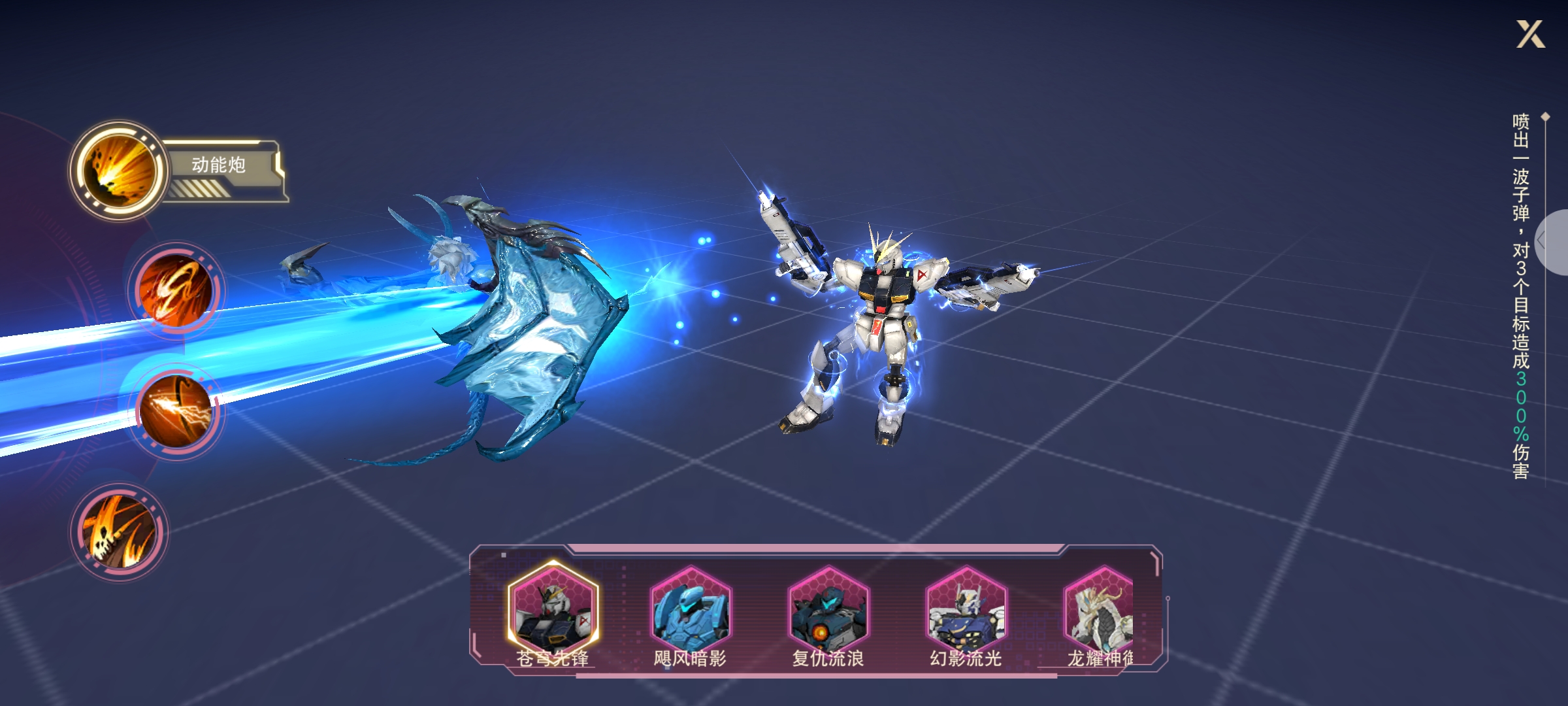The height and width of the screenshot is (706, 1568).
Task: Pick the flaming skull skill icon
Action: pos(119,532)
